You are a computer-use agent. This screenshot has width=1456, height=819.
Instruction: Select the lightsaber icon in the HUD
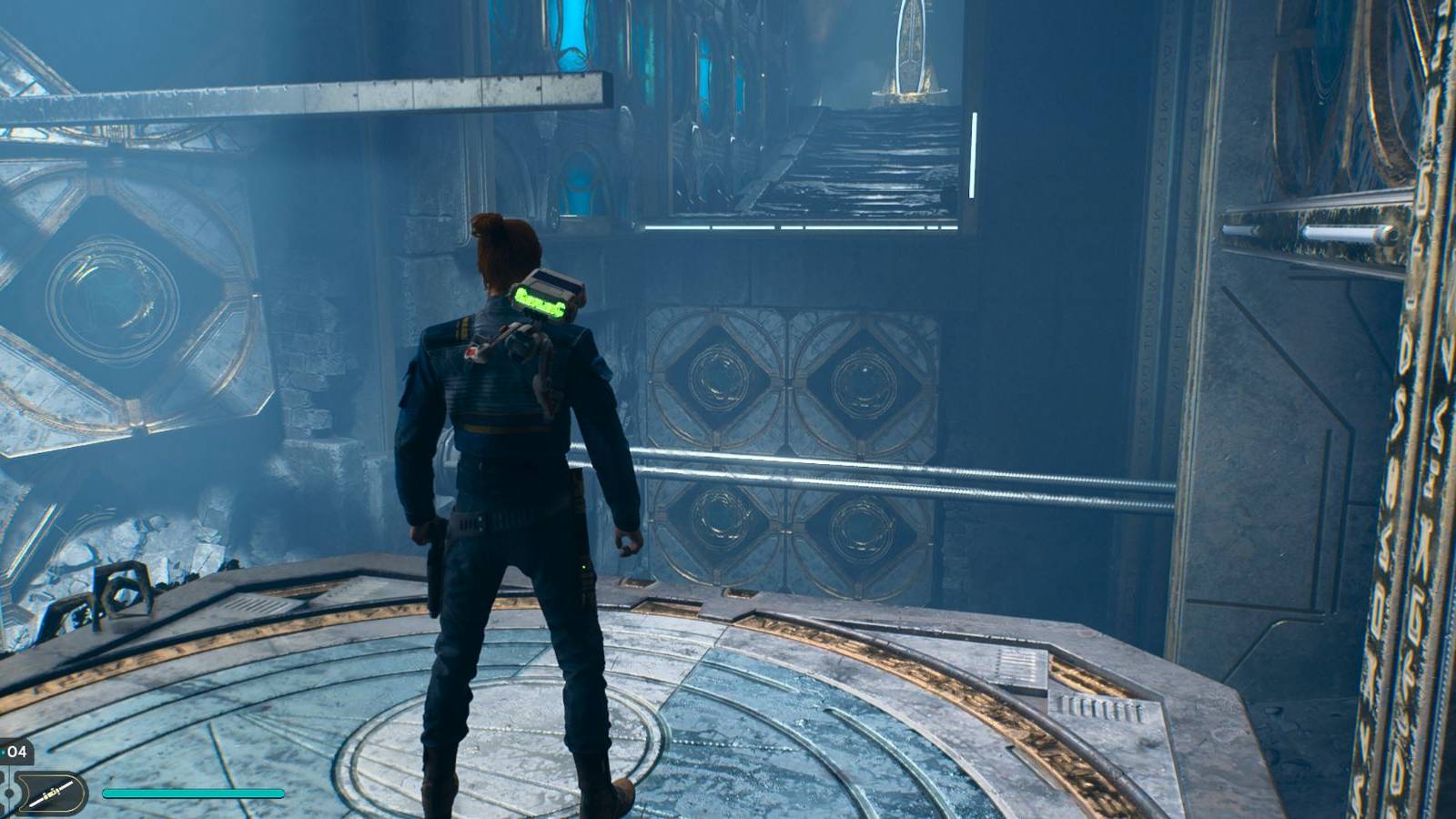pyautogui.click(x=52, y=790)
